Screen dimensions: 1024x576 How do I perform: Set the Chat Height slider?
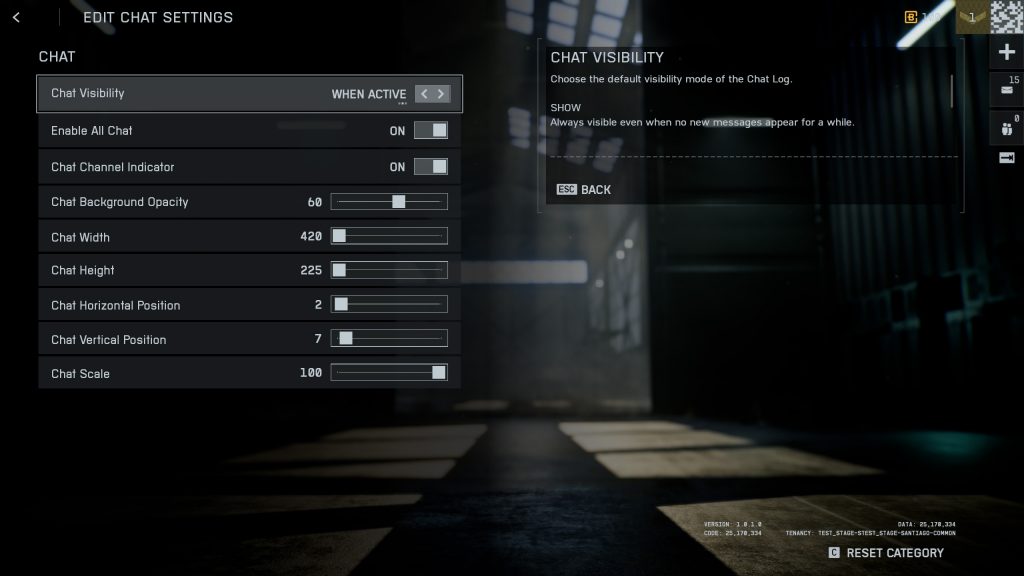pyautogui.click(x=389, y=270)
